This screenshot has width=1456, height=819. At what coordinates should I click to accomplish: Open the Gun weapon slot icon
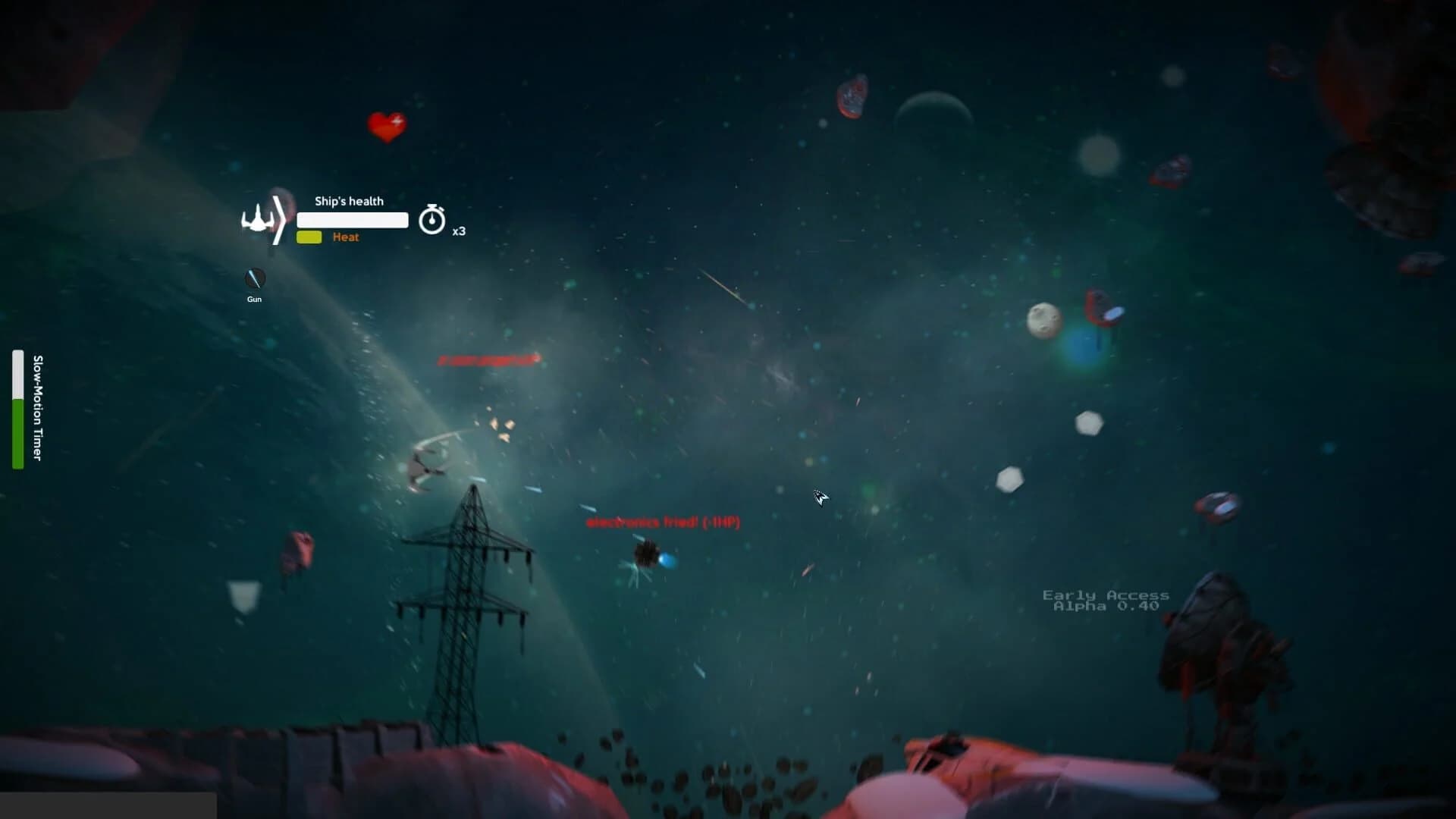tap(254, 278)
